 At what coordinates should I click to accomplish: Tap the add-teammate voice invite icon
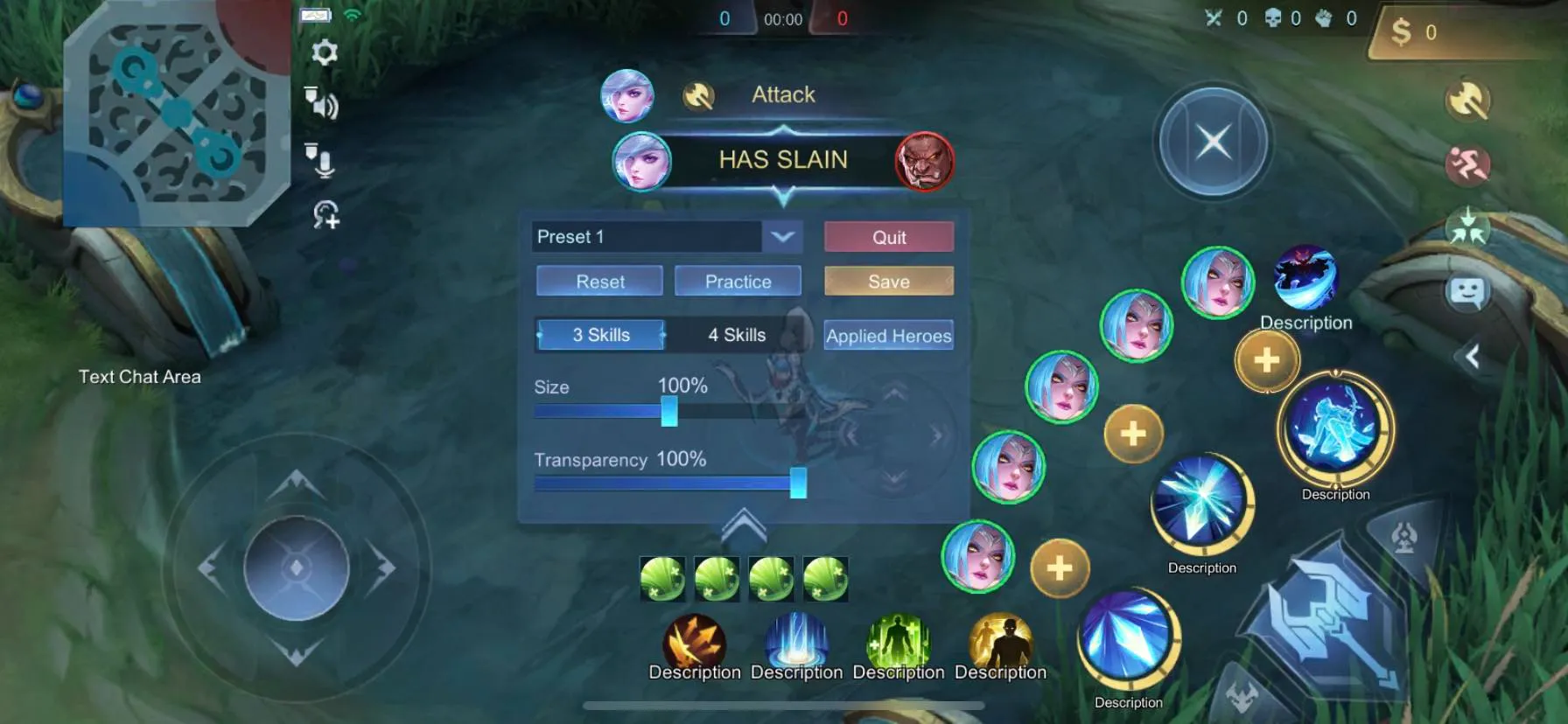[325, 213]
